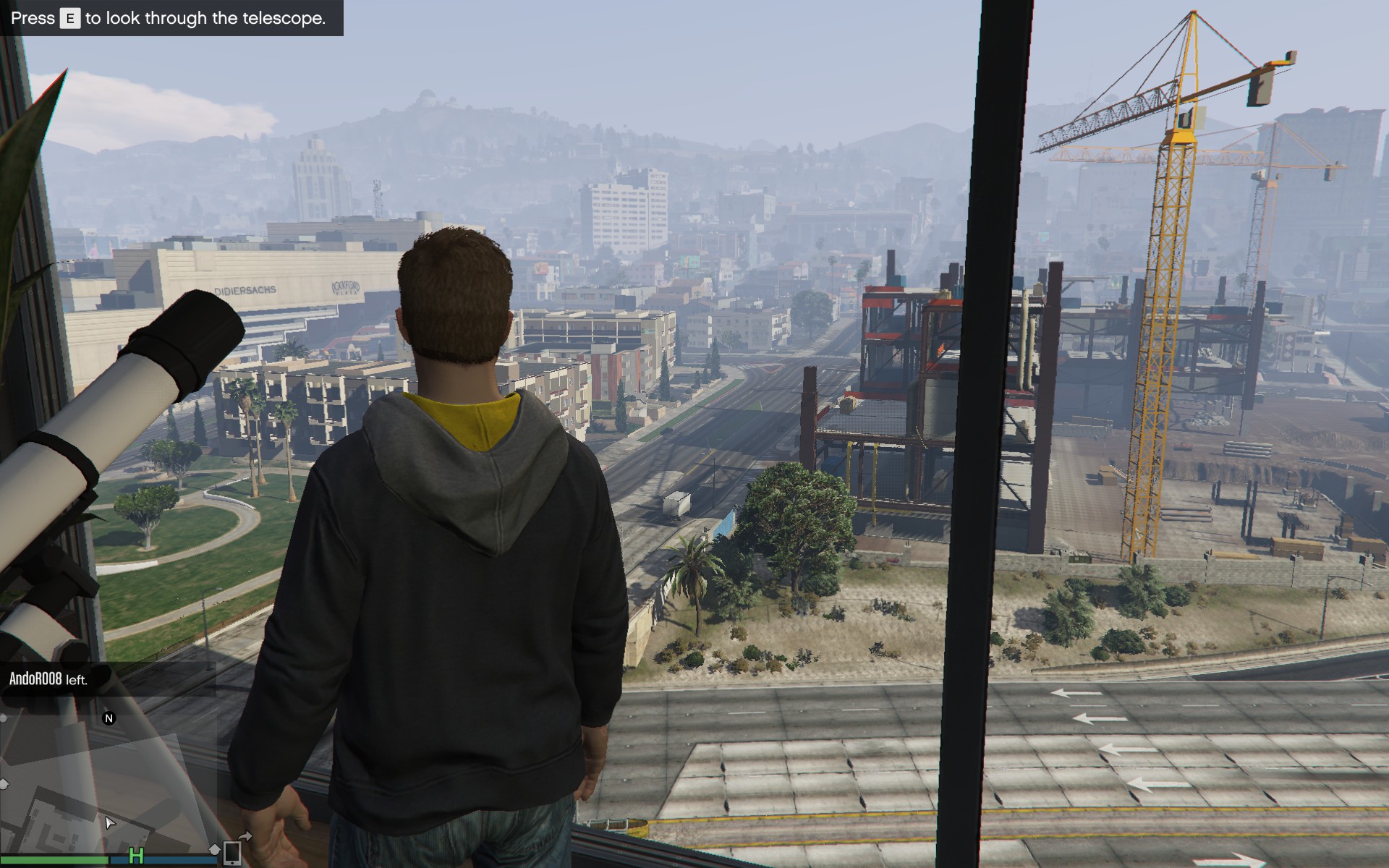Click the green H blip on minimap
1389x868 pixels.
(135, 856)
